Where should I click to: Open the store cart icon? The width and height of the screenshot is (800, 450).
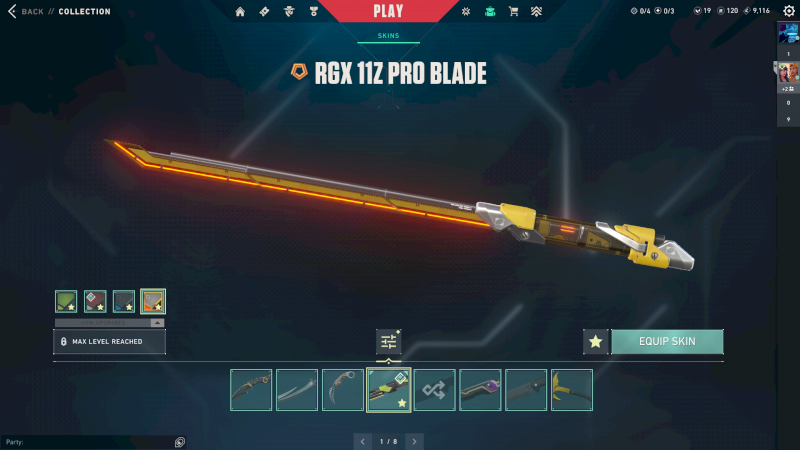coord(514,12)
